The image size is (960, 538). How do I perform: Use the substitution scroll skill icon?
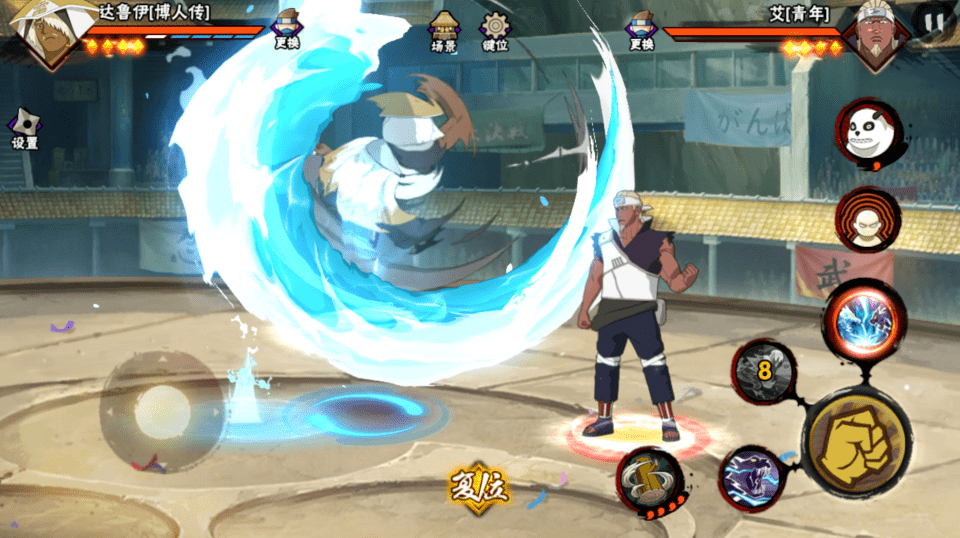coord(650,479)
